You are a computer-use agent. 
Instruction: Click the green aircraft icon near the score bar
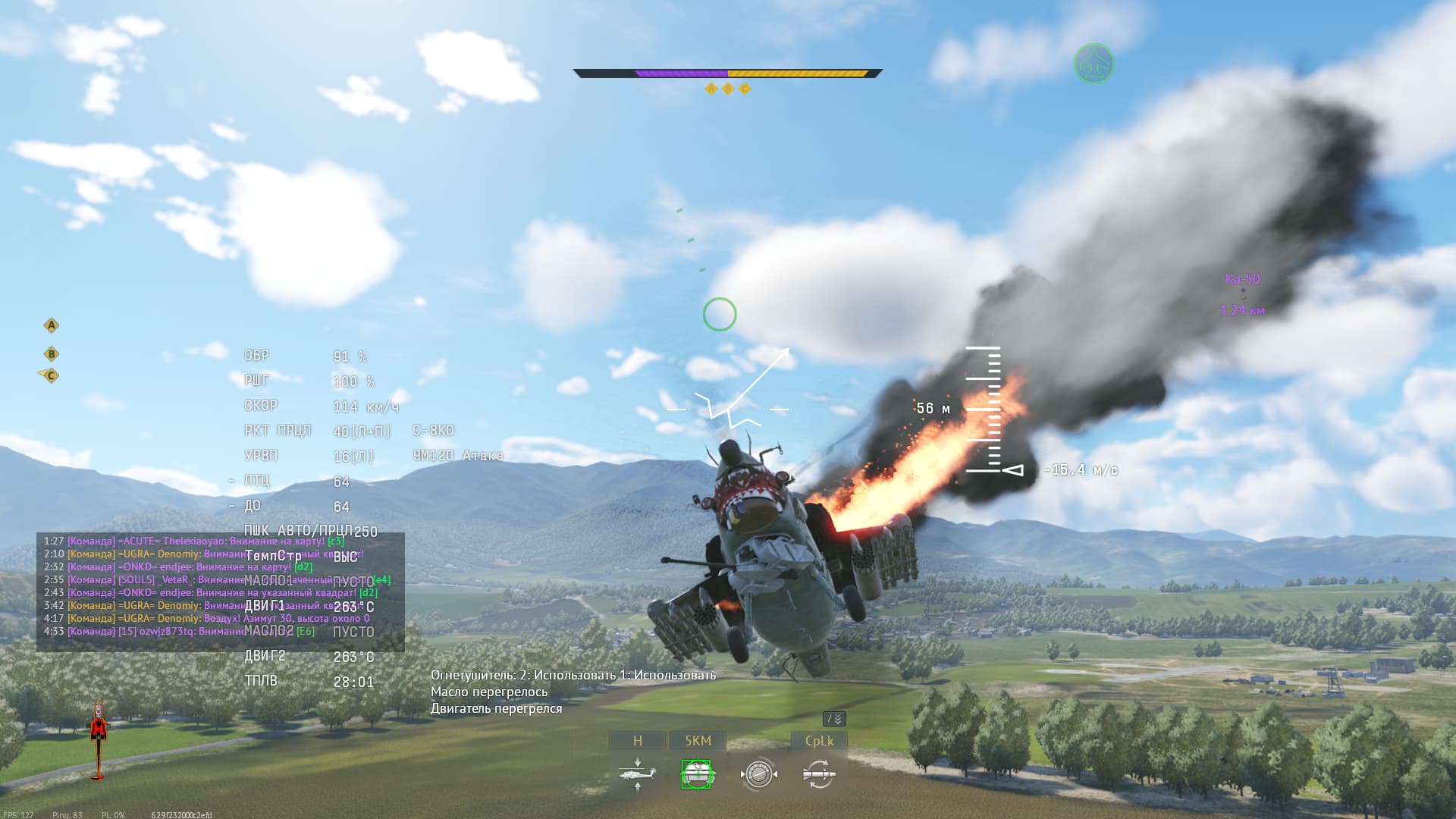coord(1094,64)
